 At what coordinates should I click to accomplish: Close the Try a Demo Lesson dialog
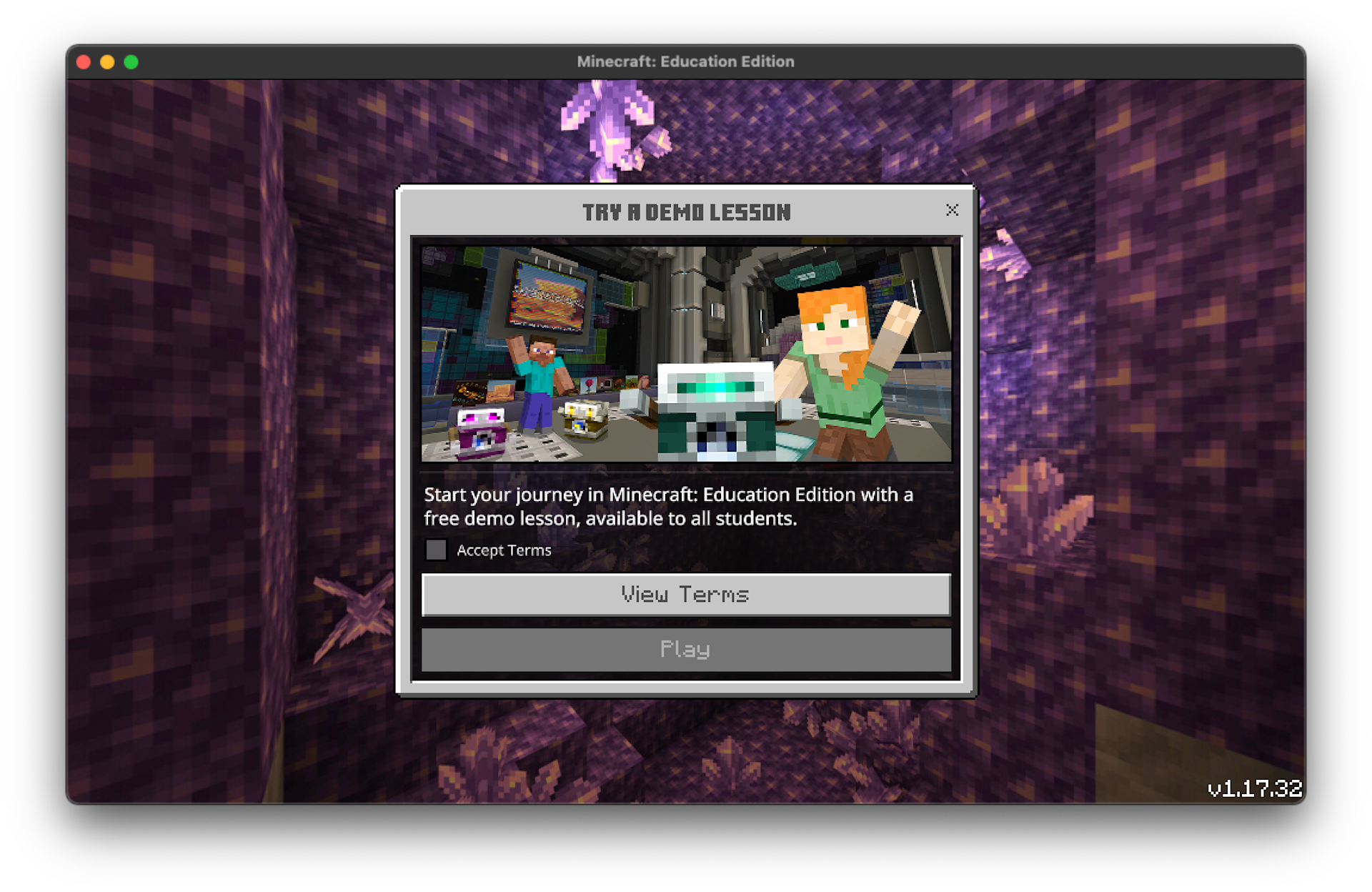(x=952, y=210)
